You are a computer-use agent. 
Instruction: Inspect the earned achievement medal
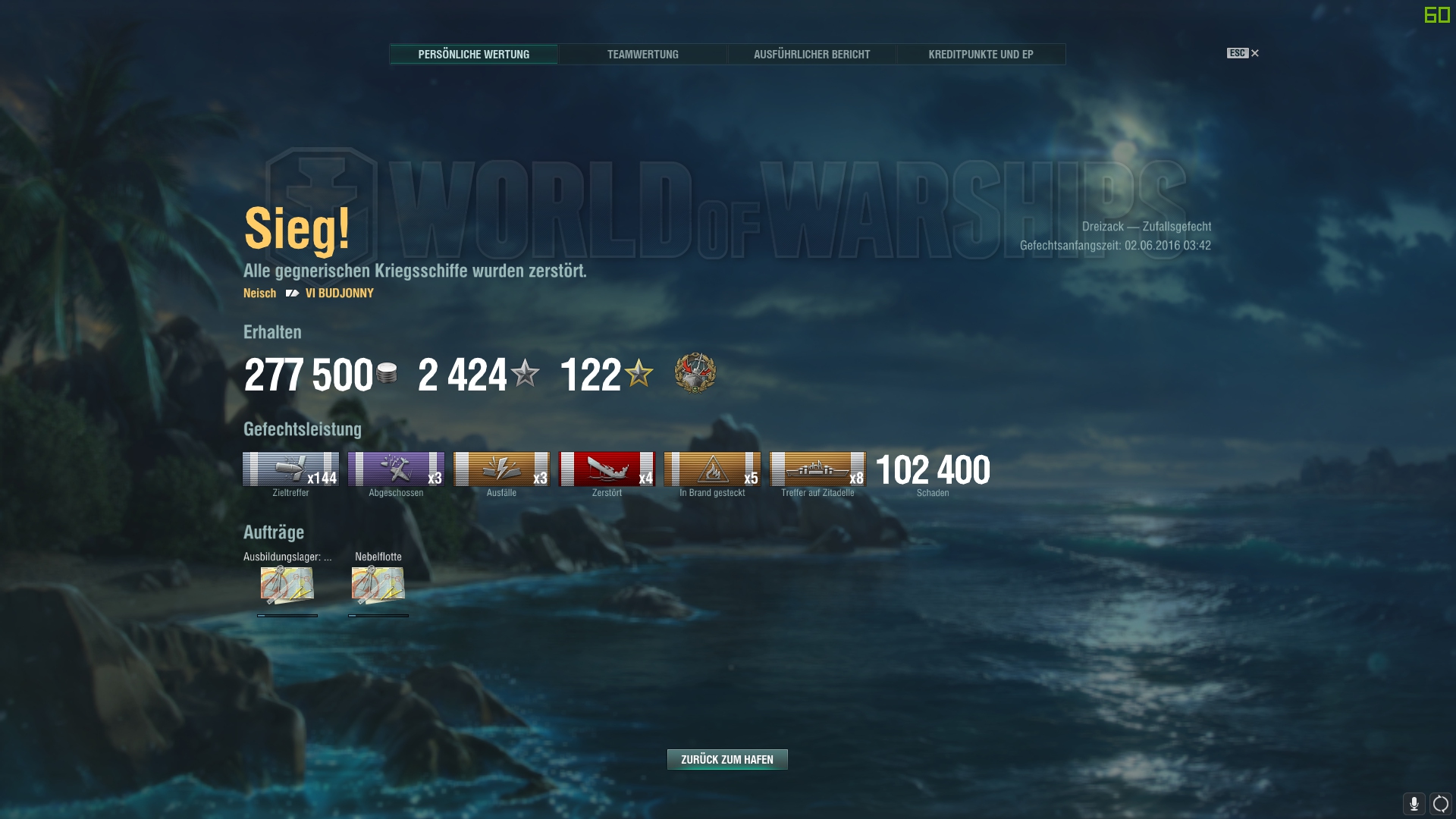[x=695, y=373]
